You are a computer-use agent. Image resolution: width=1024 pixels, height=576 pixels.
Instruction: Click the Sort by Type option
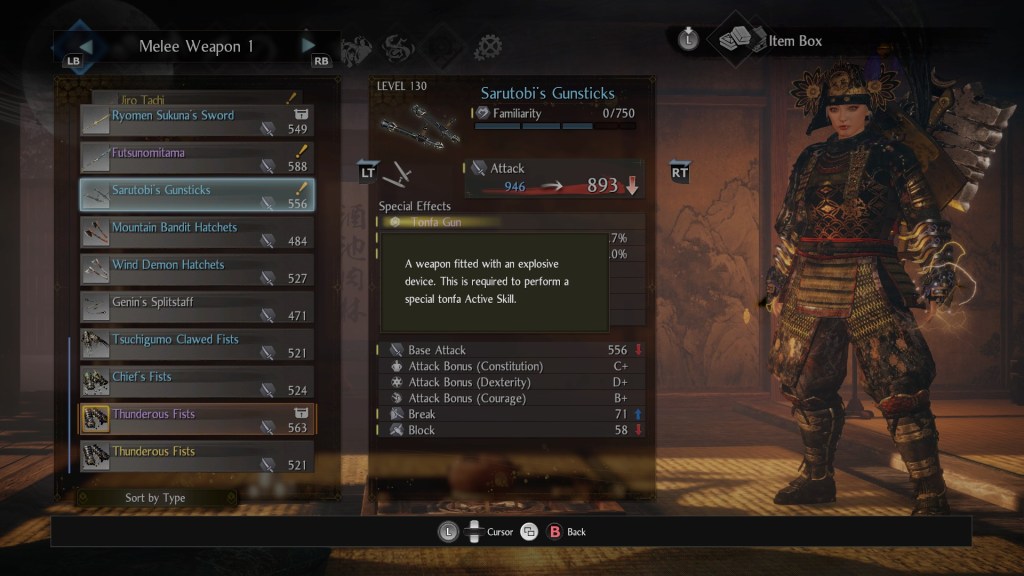click(155, 498)
